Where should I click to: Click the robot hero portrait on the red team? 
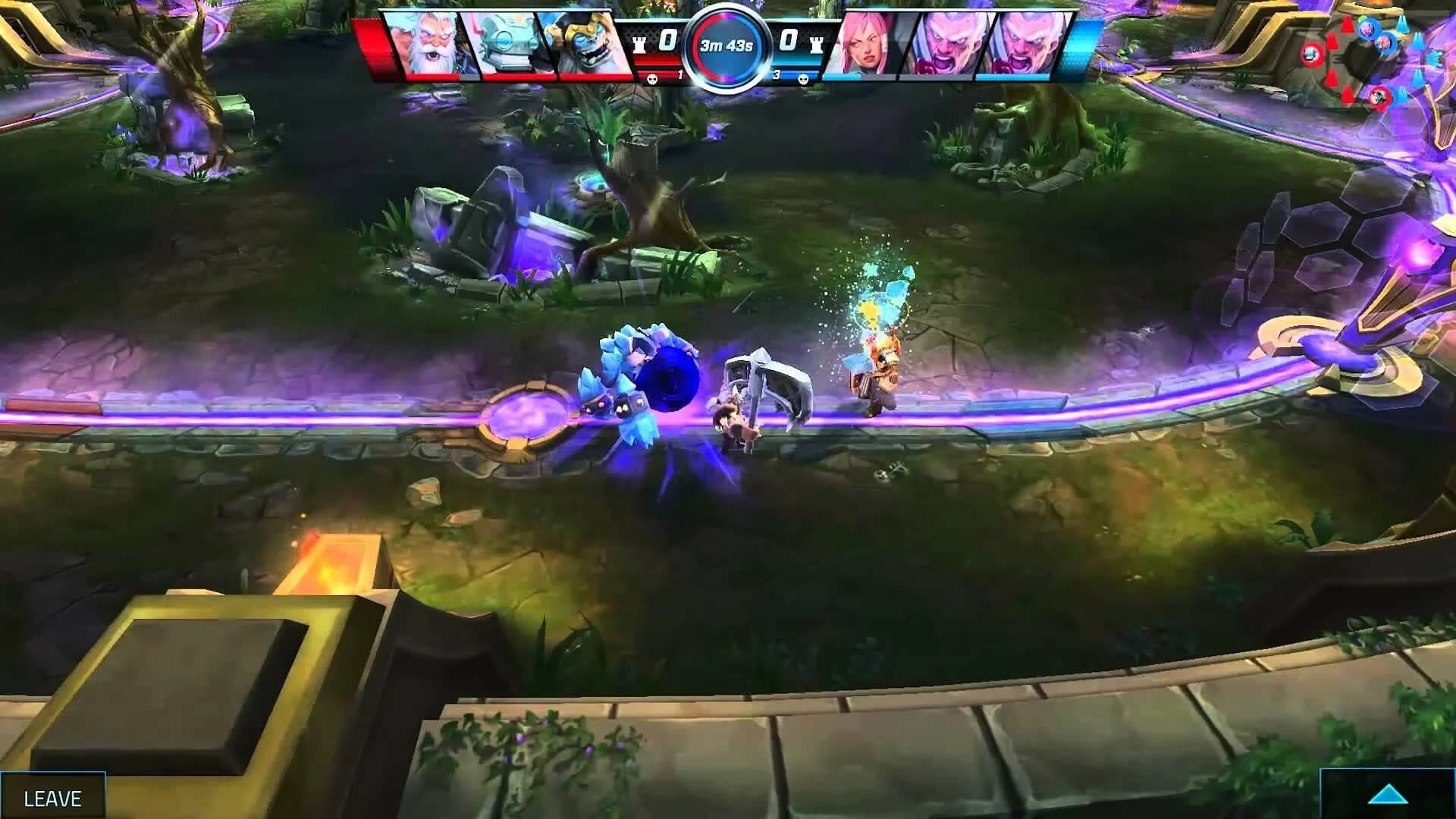point(508,42)
